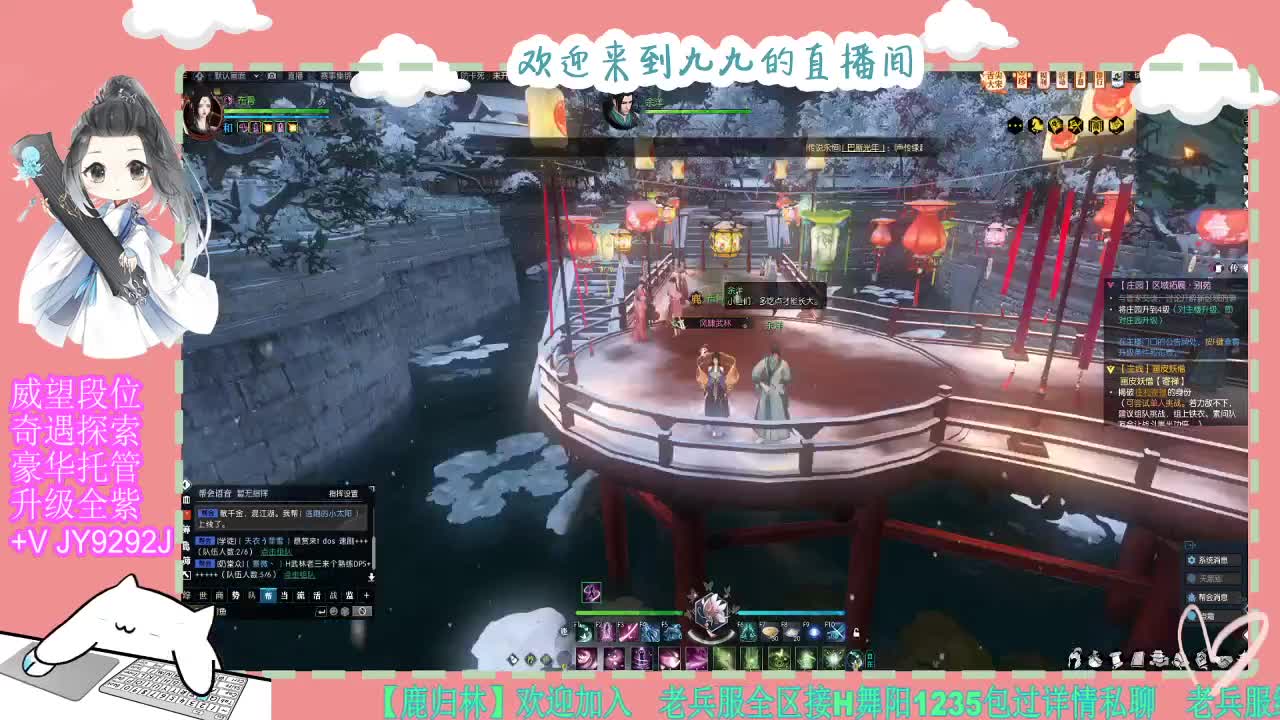Click the 点击组队 recruitment link in chat
Image resolution: width=1280 pixels, height=720 pixels.
coord(277,552)
